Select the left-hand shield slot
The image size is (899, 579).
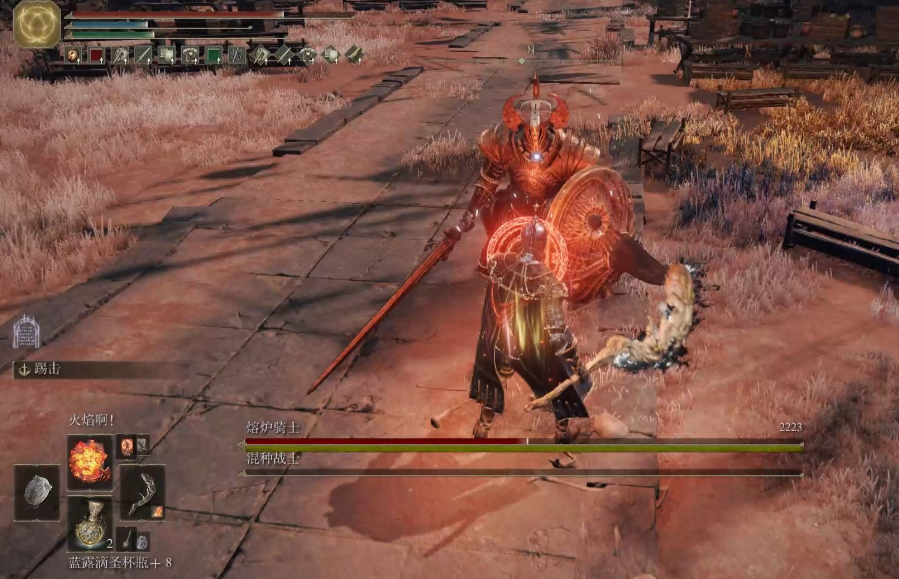pyautogui.click(x=36, y=492)
